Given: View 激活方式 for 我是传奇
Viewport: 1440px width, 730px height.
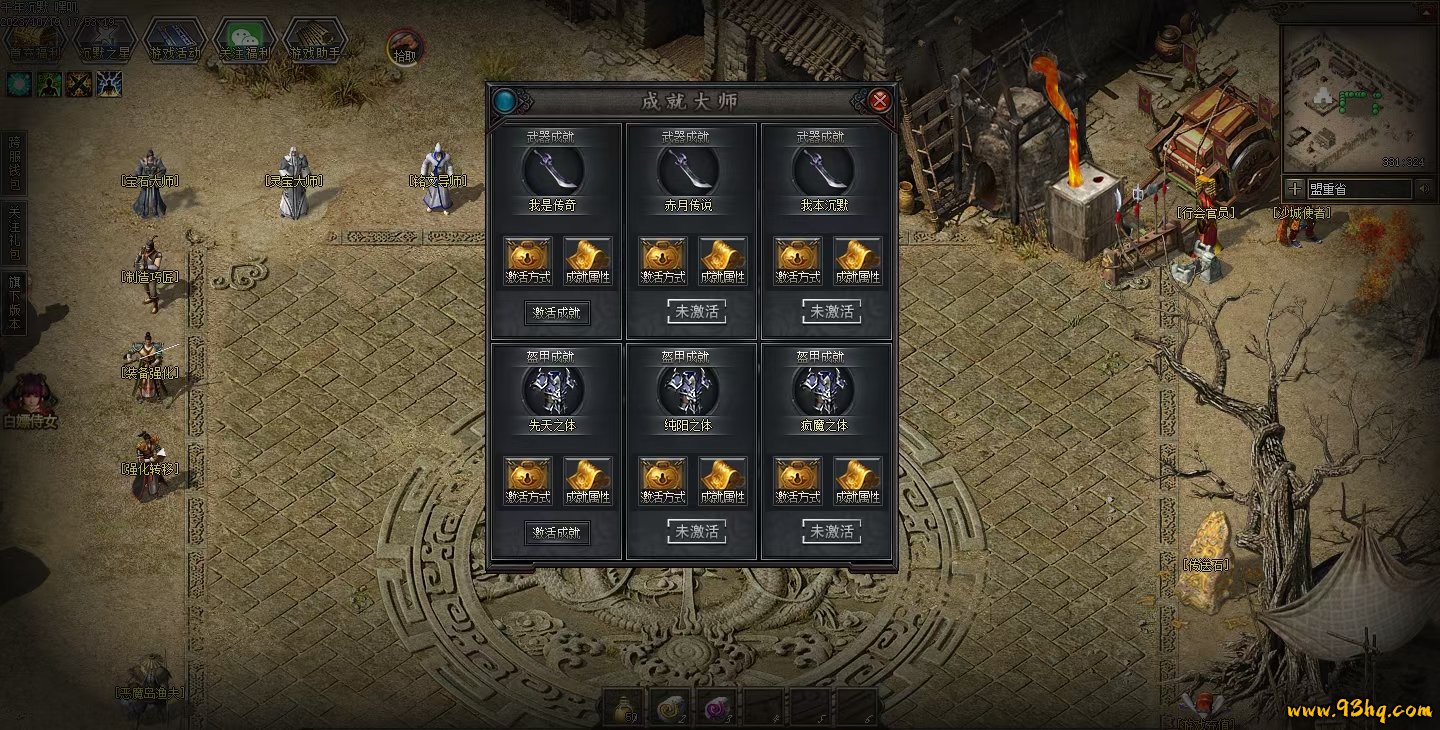Looking at the screenshot, I should tap(526, 261).
